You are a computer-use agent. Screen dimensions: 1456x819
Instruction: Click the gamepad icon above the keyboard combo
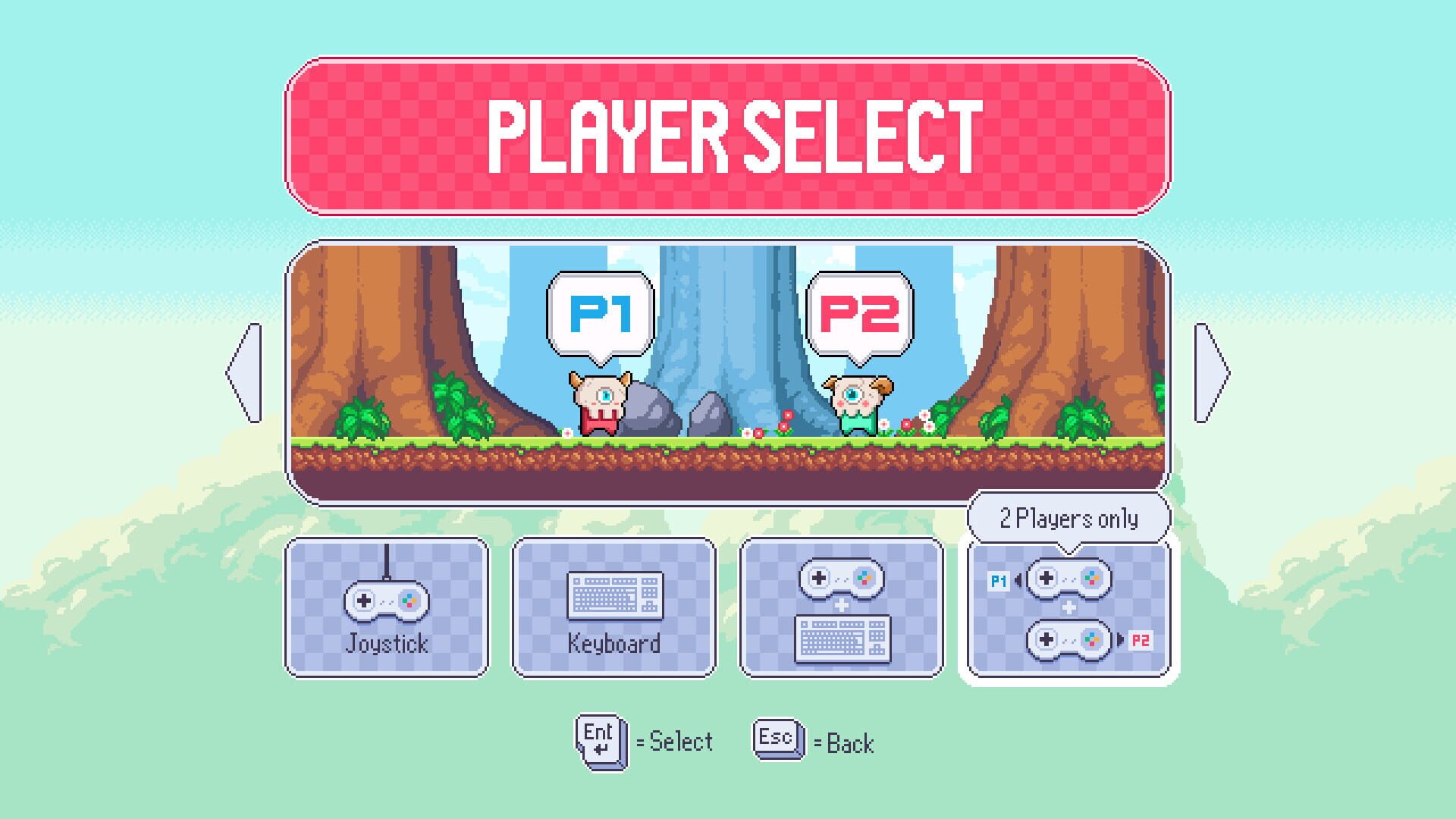[841, 578]
